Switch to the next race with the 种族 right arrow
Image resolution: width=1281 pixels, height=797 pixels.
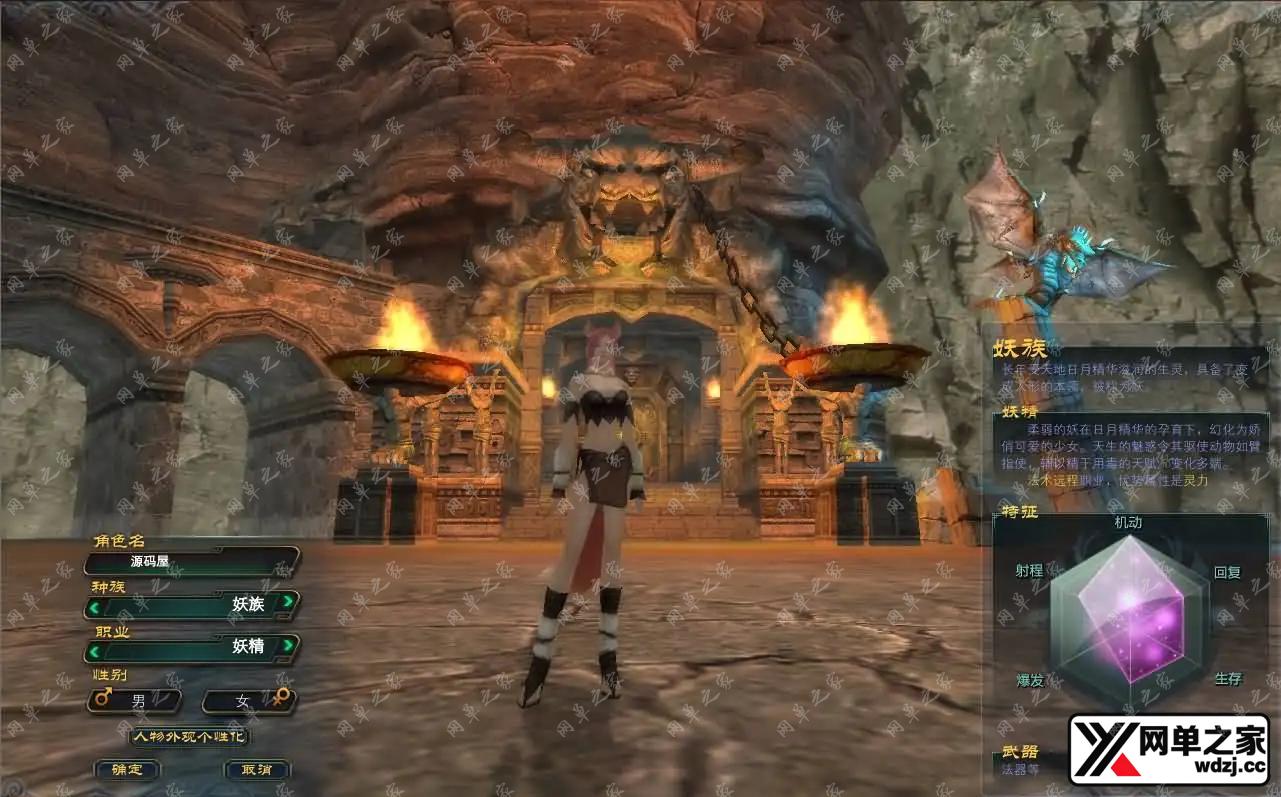click(288, 602)
